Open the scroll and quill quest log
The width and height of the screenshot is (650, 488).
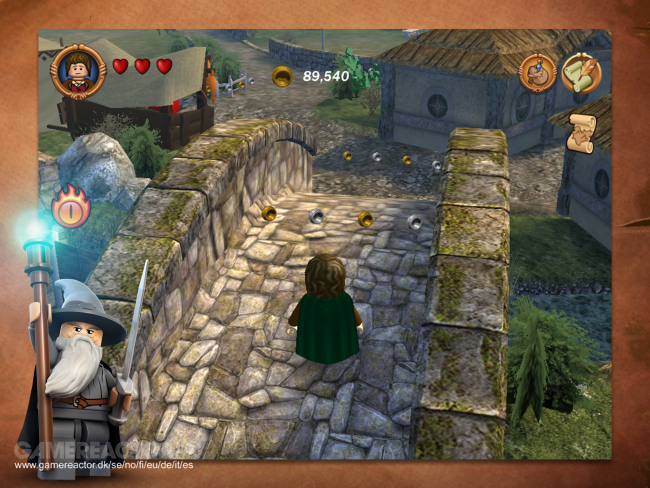click(x=581, y=72)
